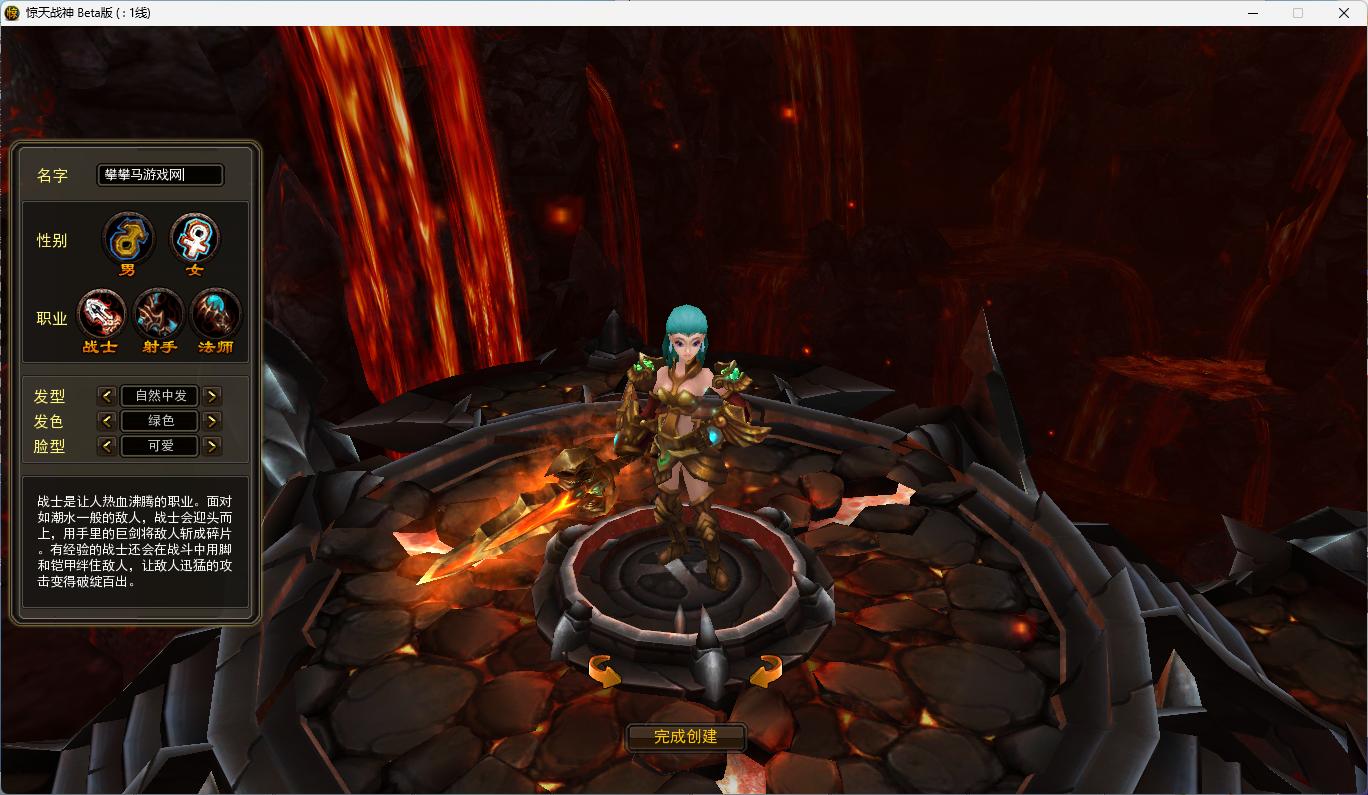Switch to previous hairstyle (发型)
Image resolution: width=1368 pixels, height=795 pixels.
(107, 396)
